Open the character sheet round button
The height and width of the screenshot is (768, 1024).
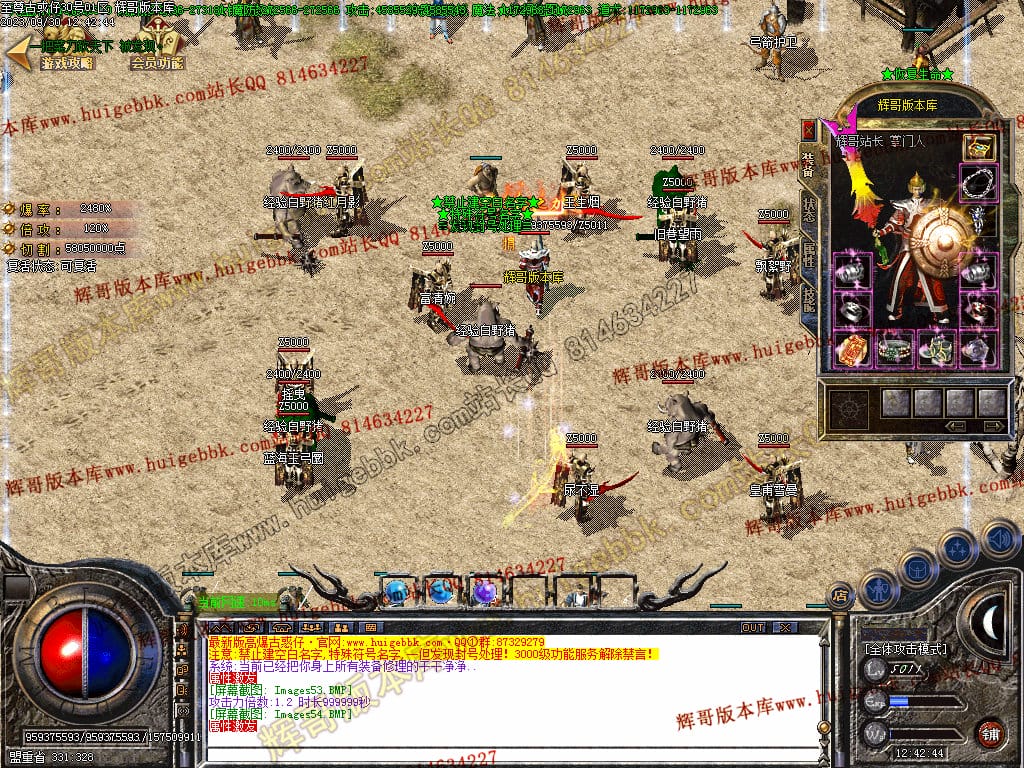click(x=878, y=588)
